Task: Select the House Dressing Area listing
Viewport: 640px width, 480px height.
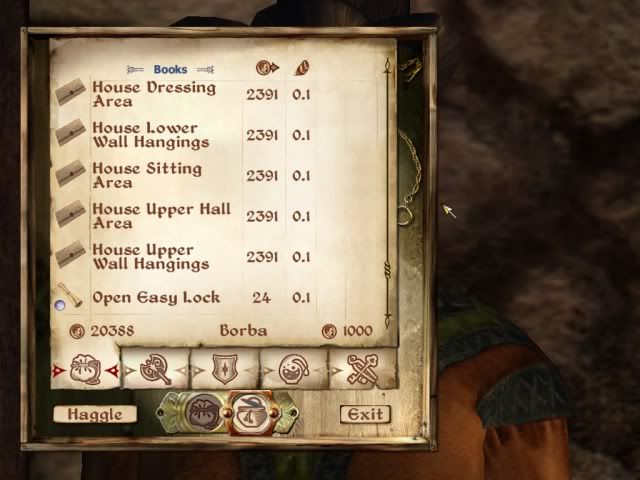Action: tap(154, 94)
